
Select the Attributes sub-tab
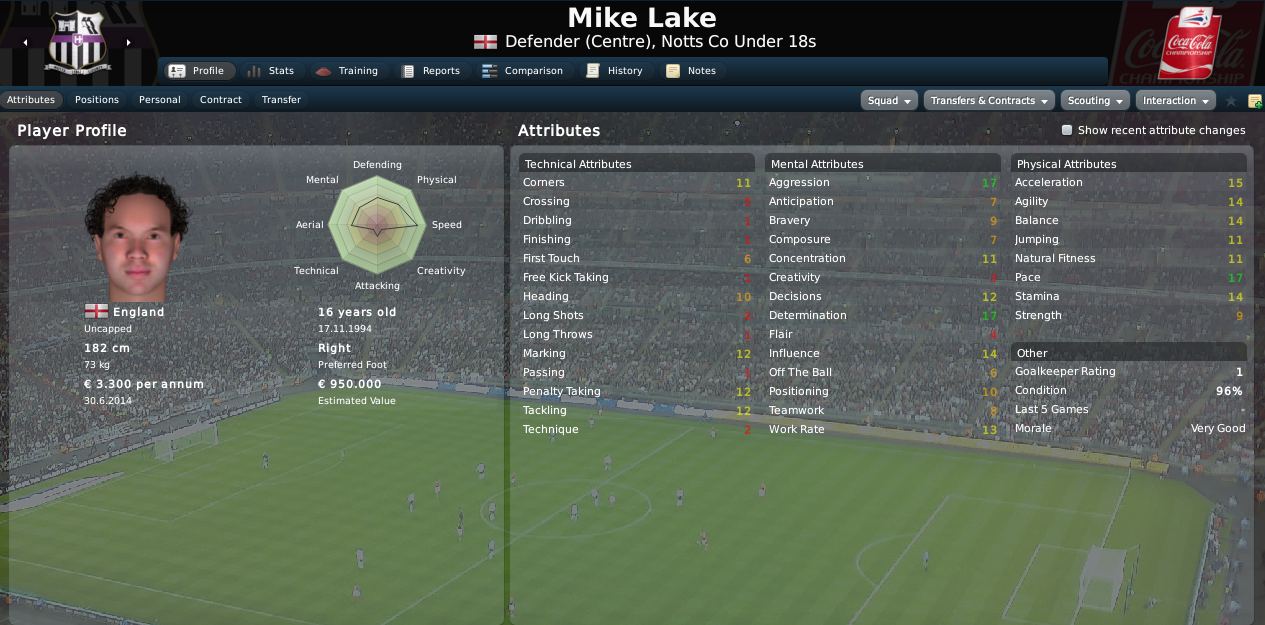[31, 100]
